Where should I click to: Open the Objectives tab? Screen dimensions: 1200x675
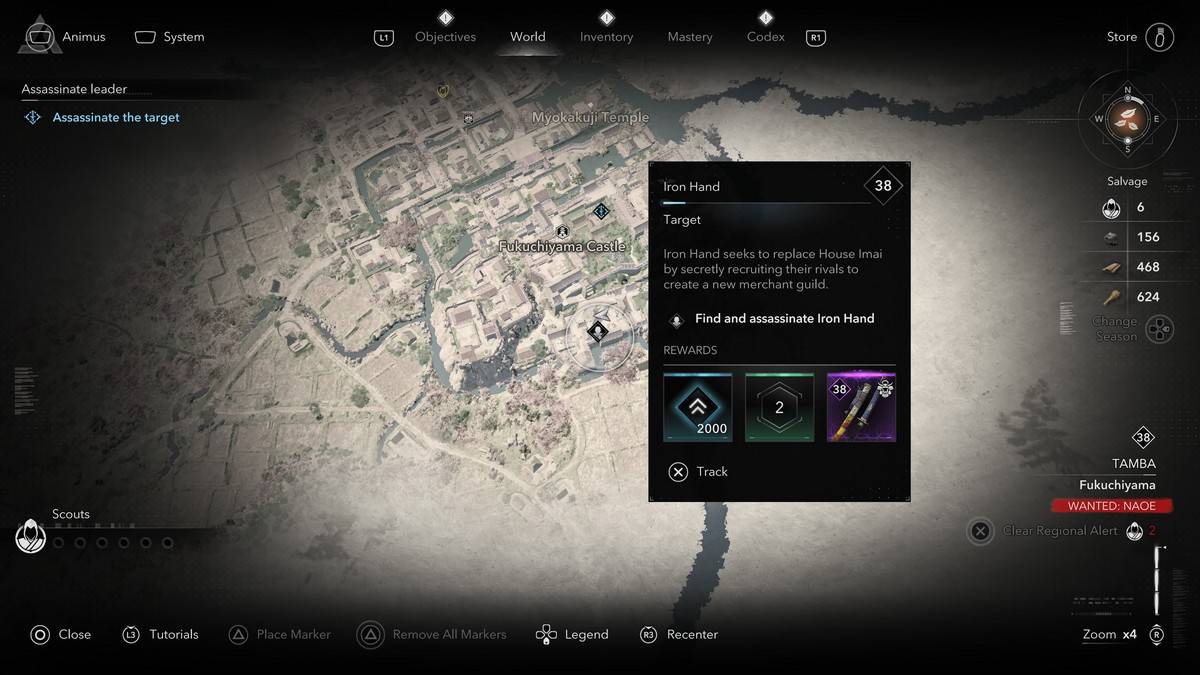coord(445,37)
